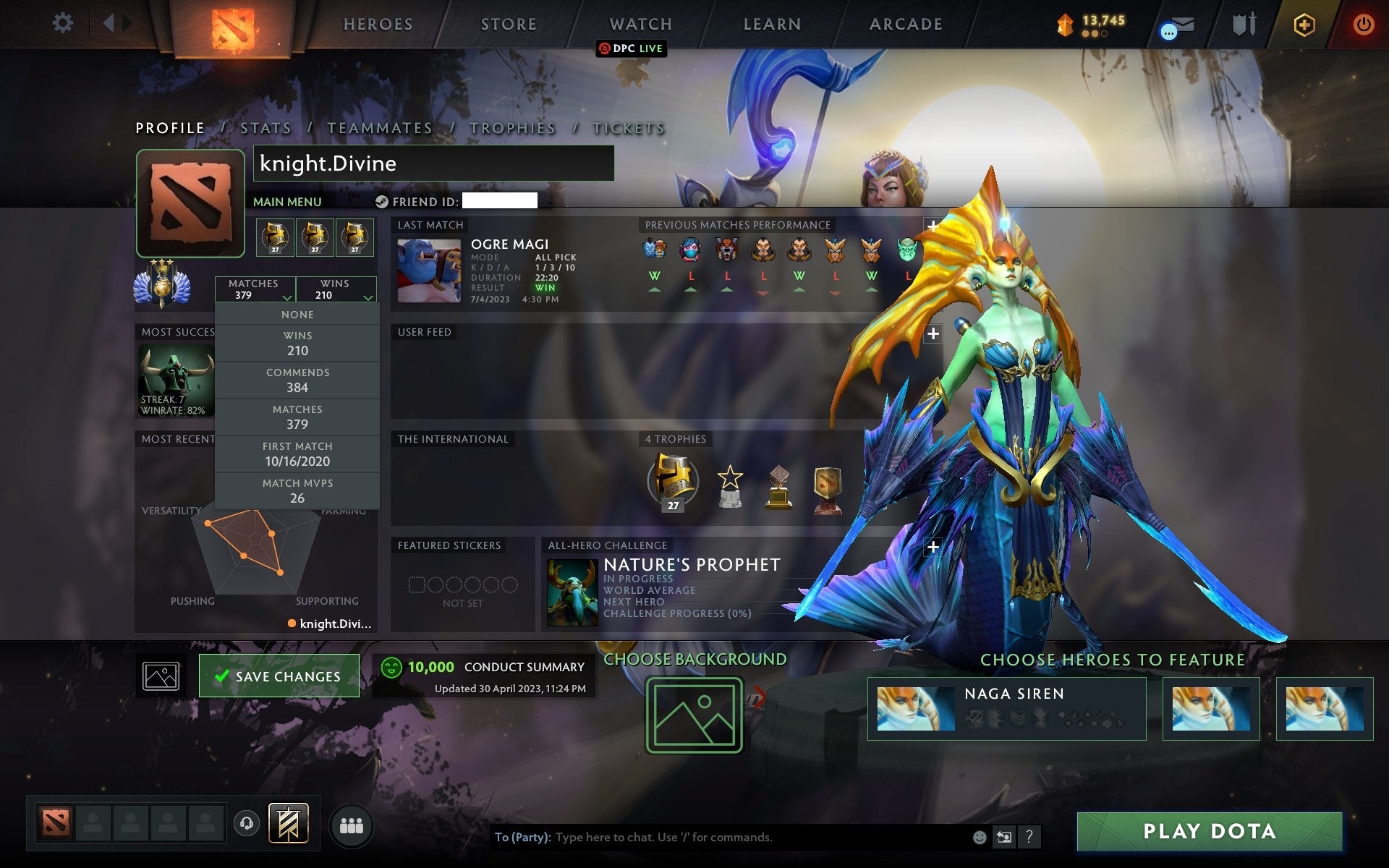Open the Armory icon top right

coord(1245,25)
